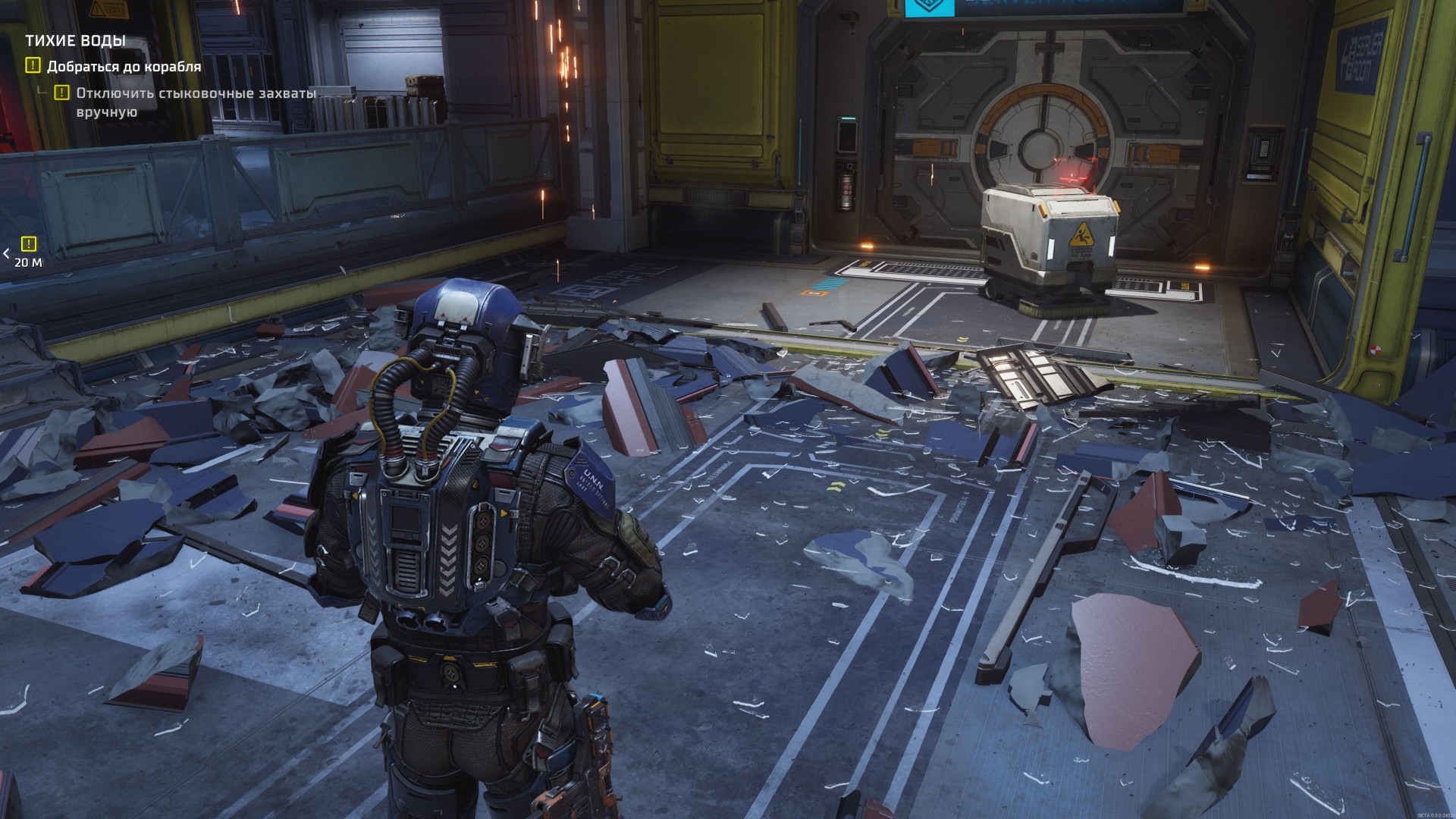This screenshot has height=819, width=1456.
Task: Click the yellow exclamation icon beside 'Добраться до корабля'
Action: tap(33, 67)
